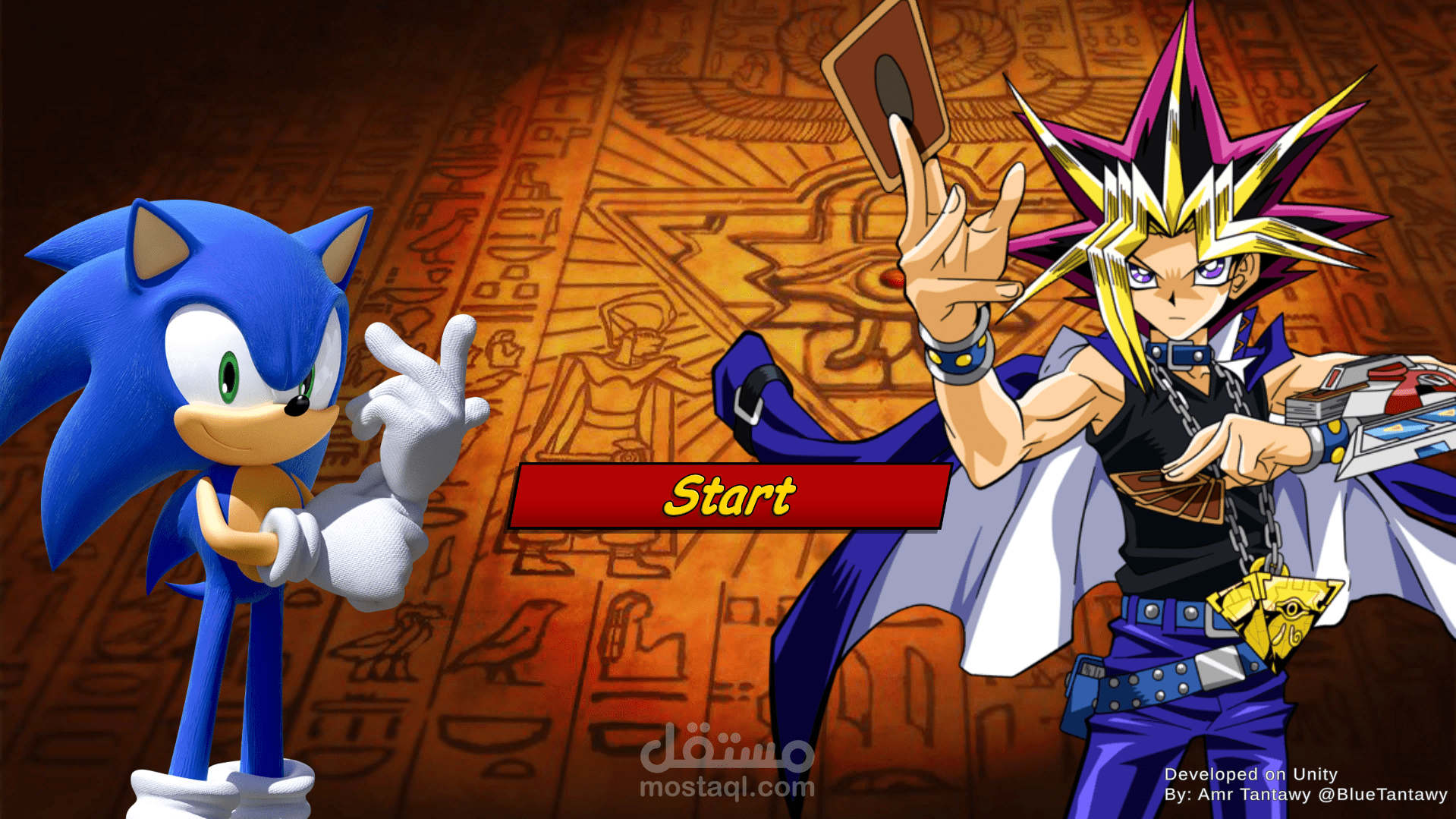
Task: Click the blue strap across Yugi's cape
Action: click(759, 395)
